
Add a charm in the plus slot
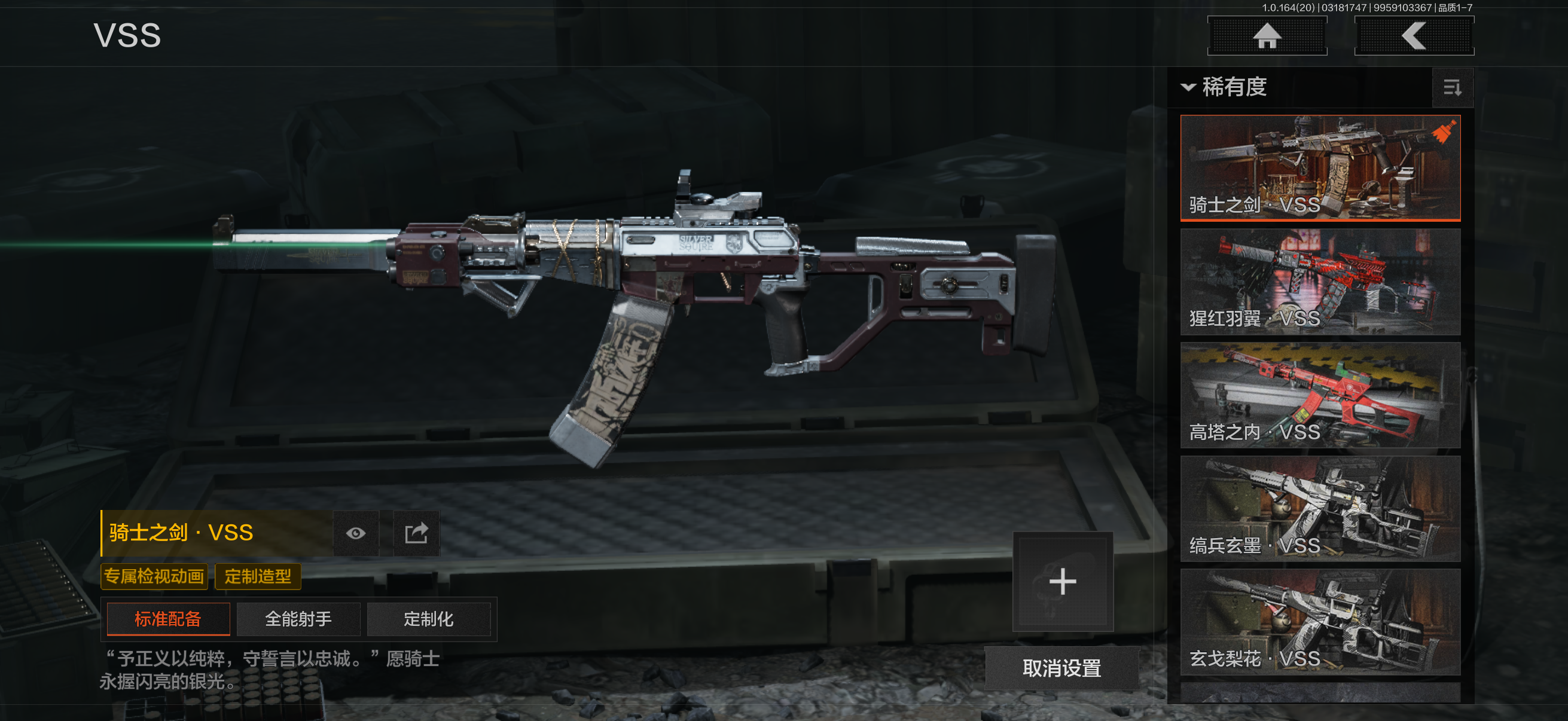click(1063, 582)
